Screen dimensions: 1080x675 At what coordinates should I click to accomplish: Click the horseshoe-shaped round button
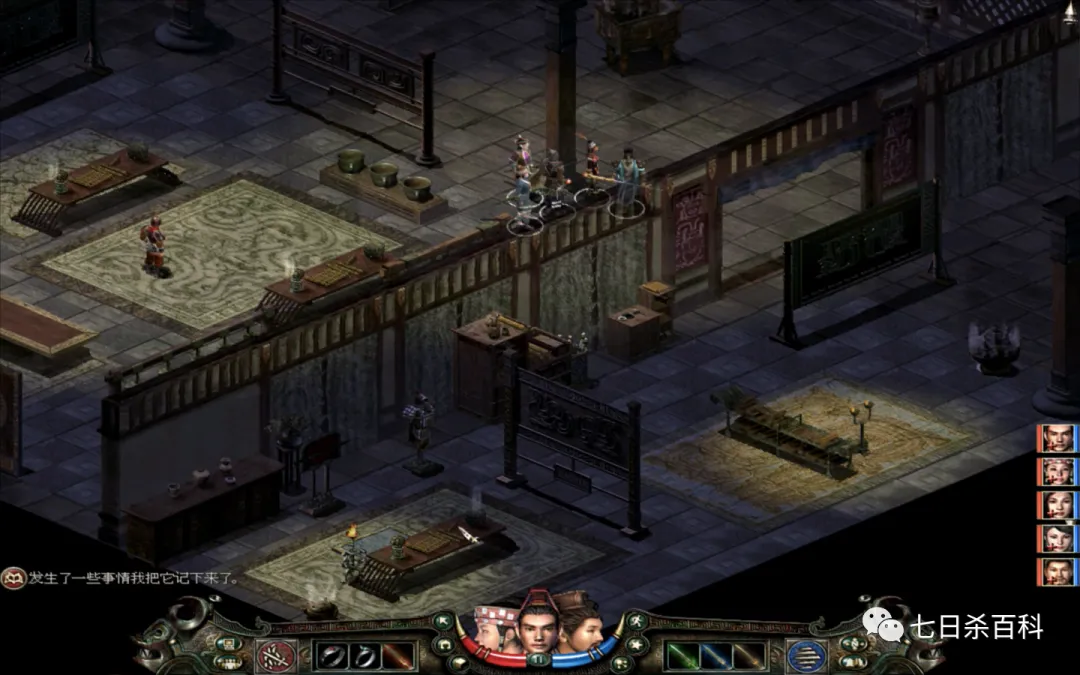tap(442, 645)
